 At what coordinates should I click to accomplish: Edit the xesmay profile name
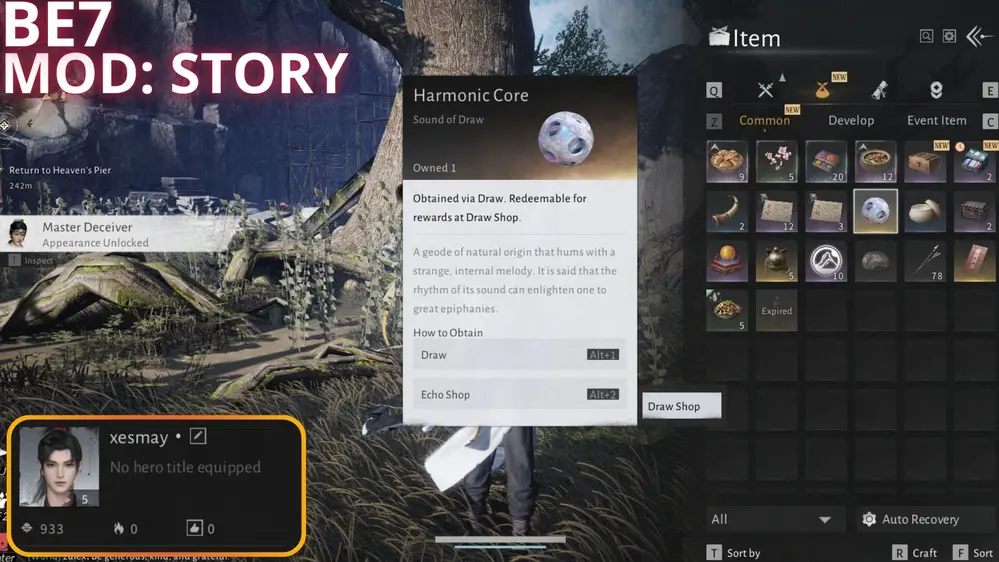pos(198,437)
